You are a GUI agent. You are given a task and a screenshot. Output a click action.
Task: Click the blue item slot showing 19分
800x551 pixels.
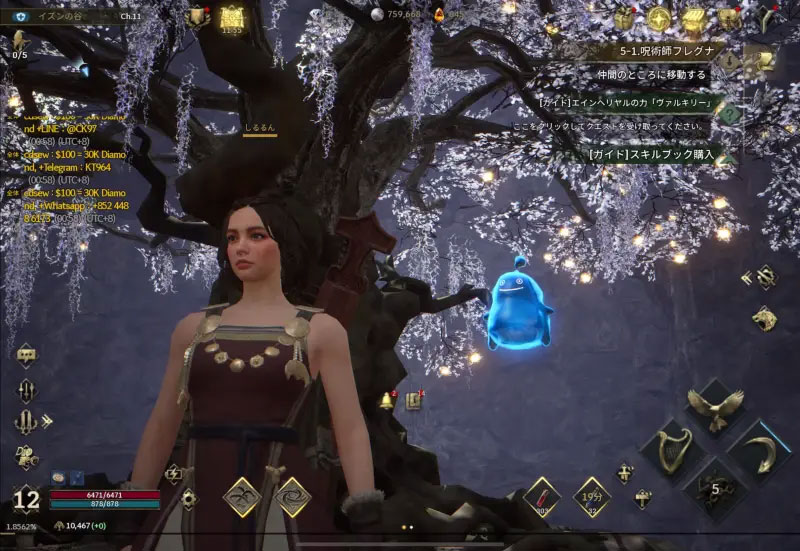591,496
